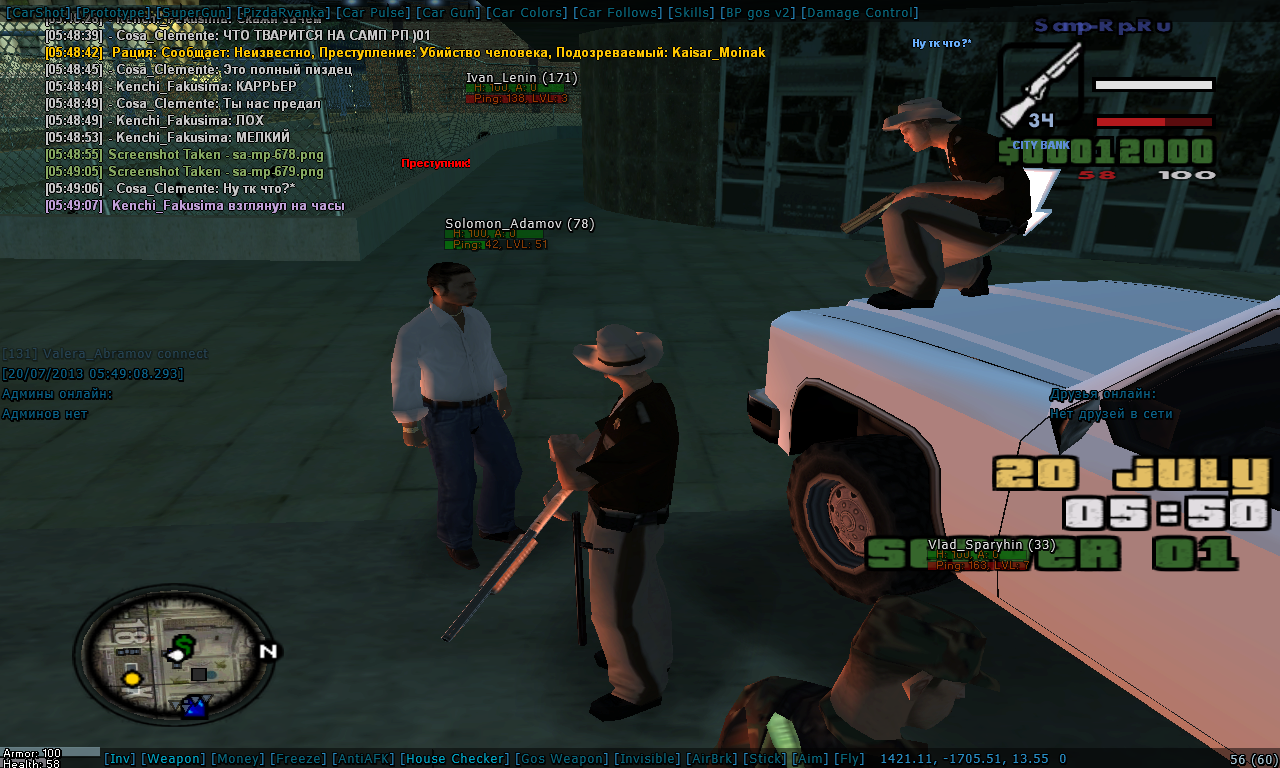The image size is (1280, 768).
Task: Toggle the Freeze option
Action: tap(297, 759)
